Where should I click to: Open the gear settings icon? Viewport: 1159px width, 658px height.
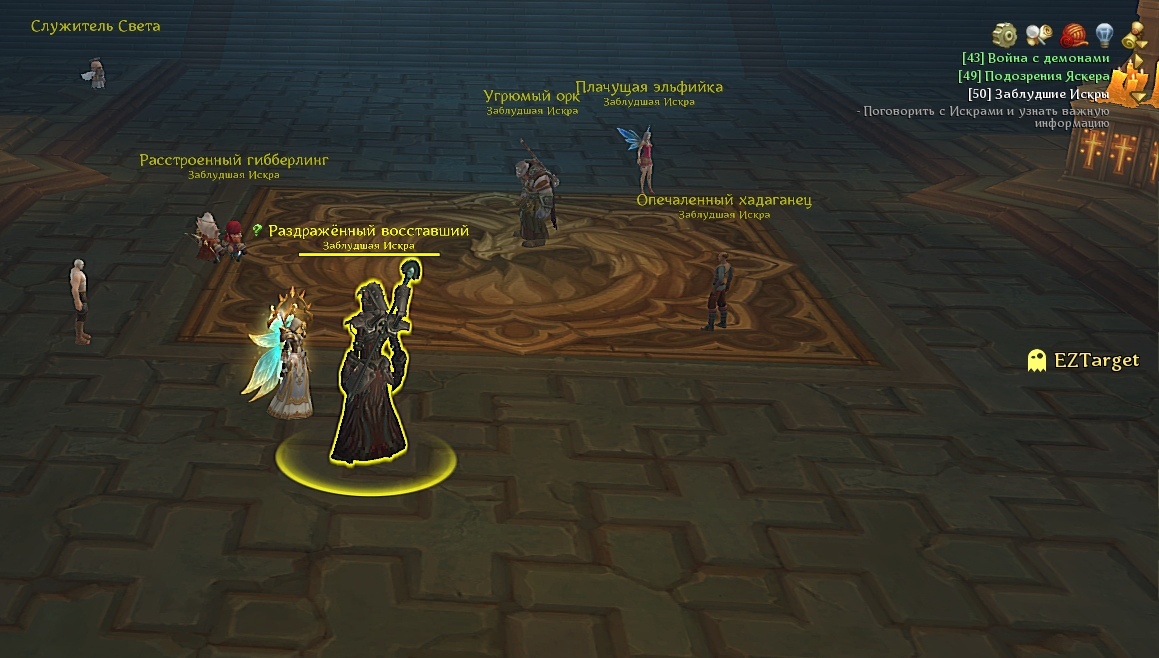click(1005, 35)
